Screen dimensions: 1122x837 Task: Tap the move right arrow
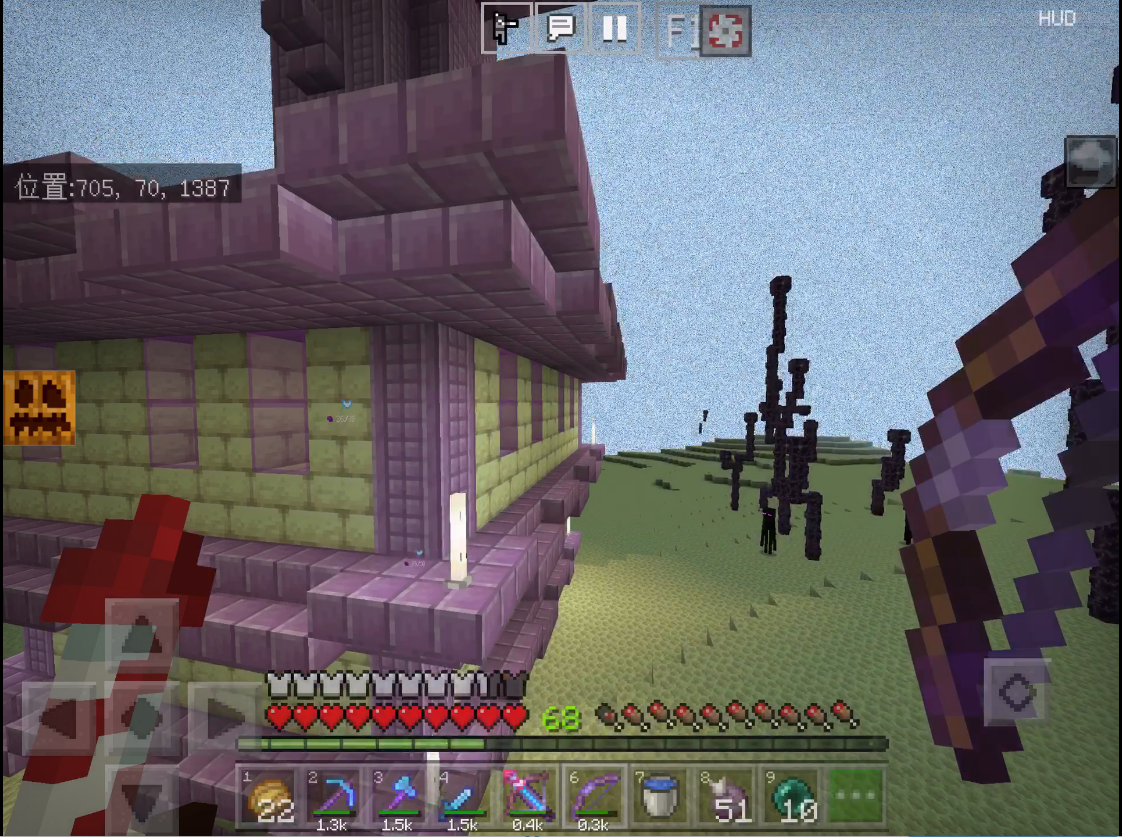click(225, 717)
